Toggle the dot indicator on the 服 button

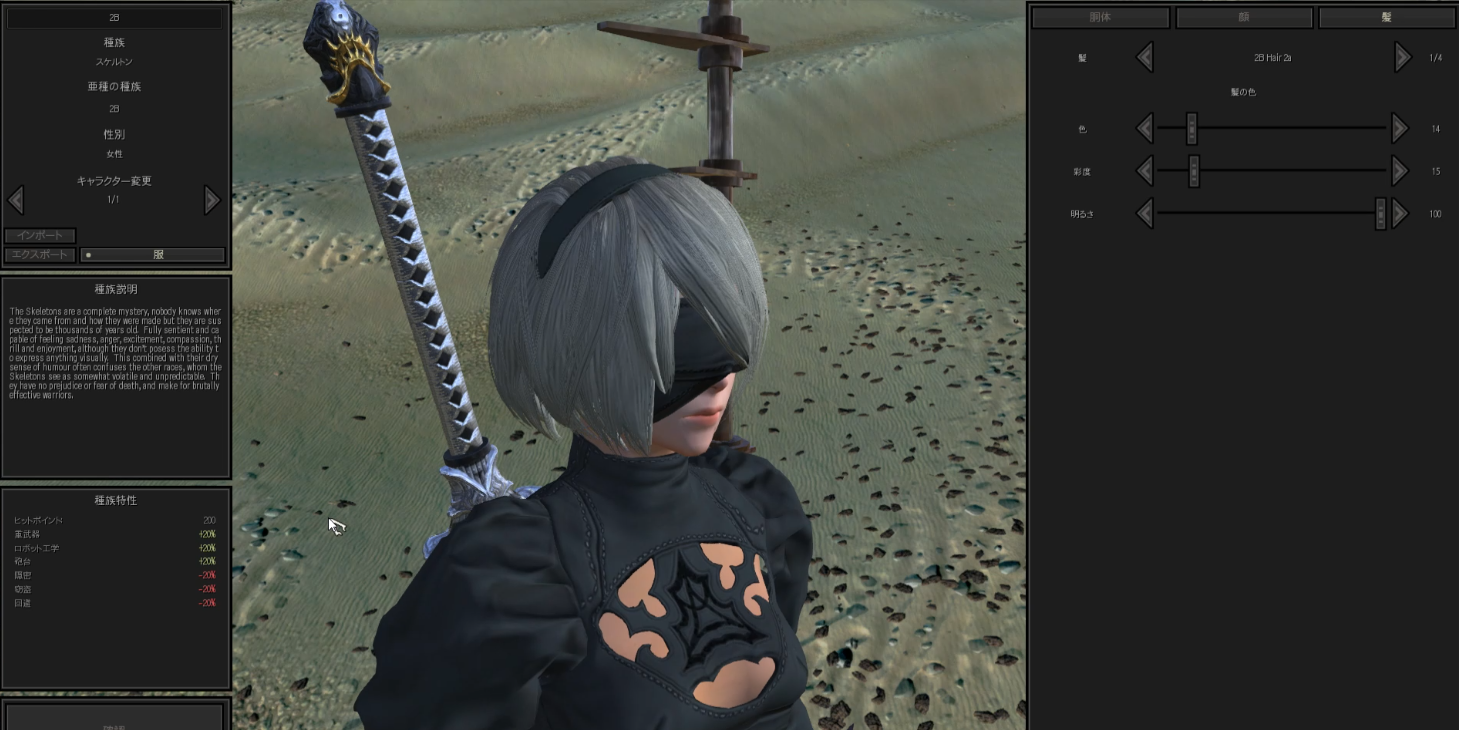tap(90, 254)
